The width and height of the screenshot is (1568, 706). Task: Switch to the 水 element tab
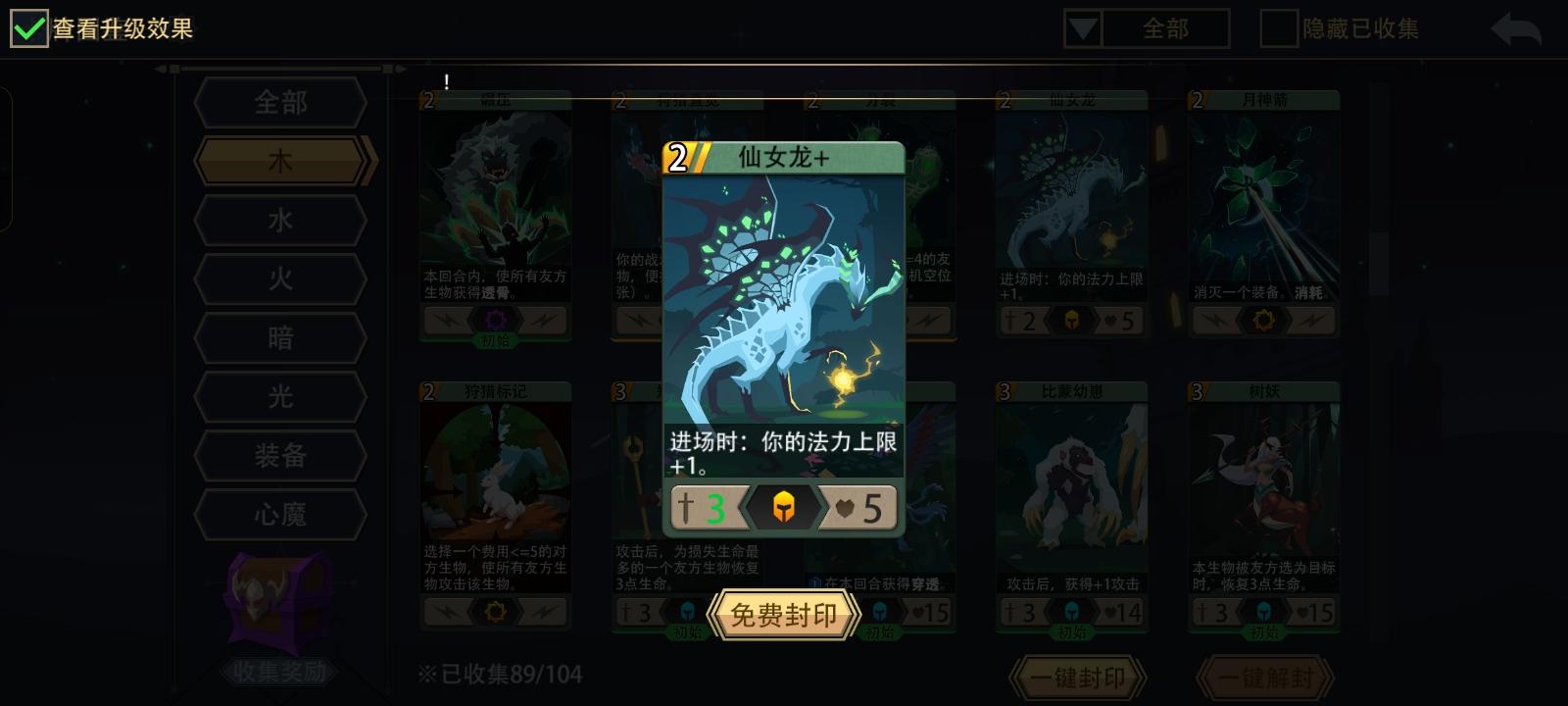[279, 220]
